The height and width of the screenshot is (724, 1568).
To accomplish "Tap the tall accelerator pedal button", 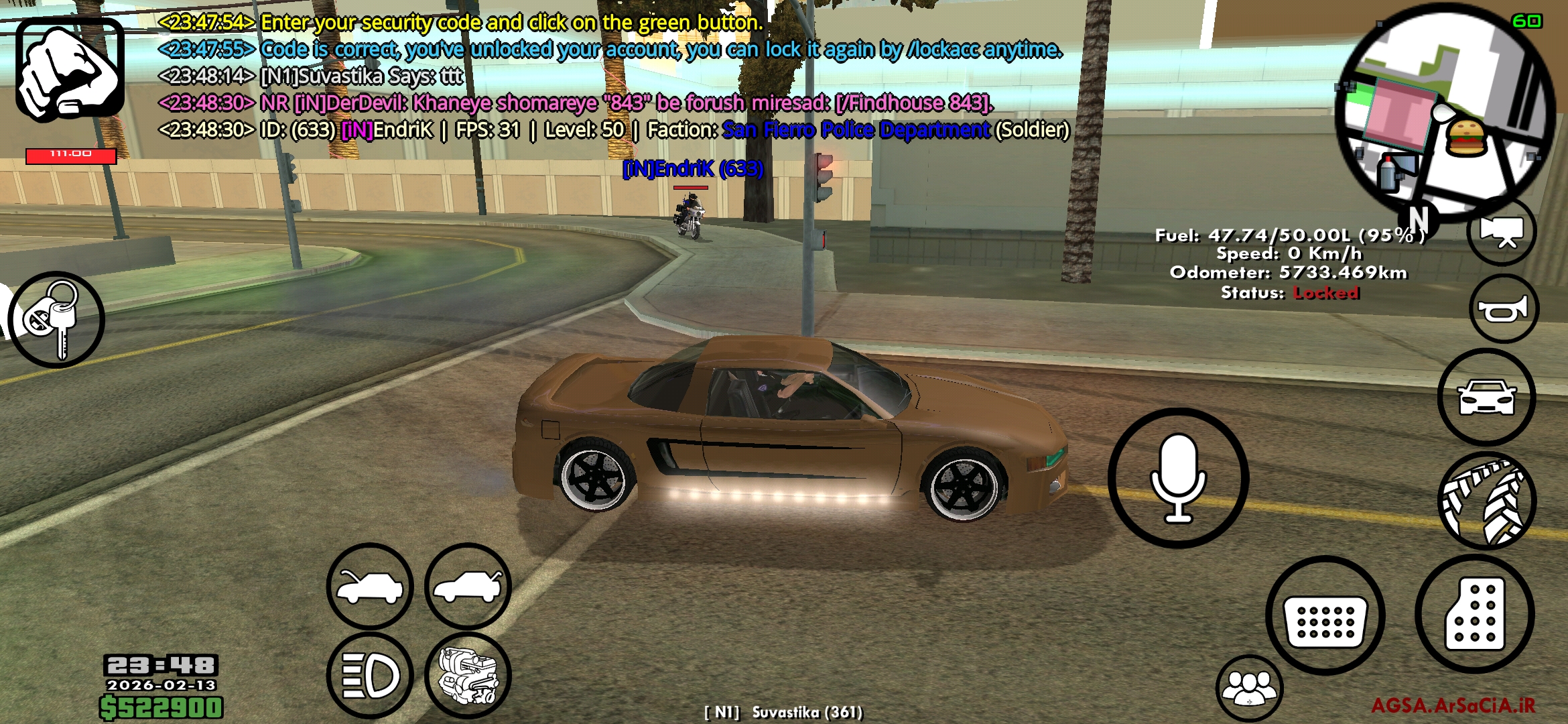I will coord(1474,614).
